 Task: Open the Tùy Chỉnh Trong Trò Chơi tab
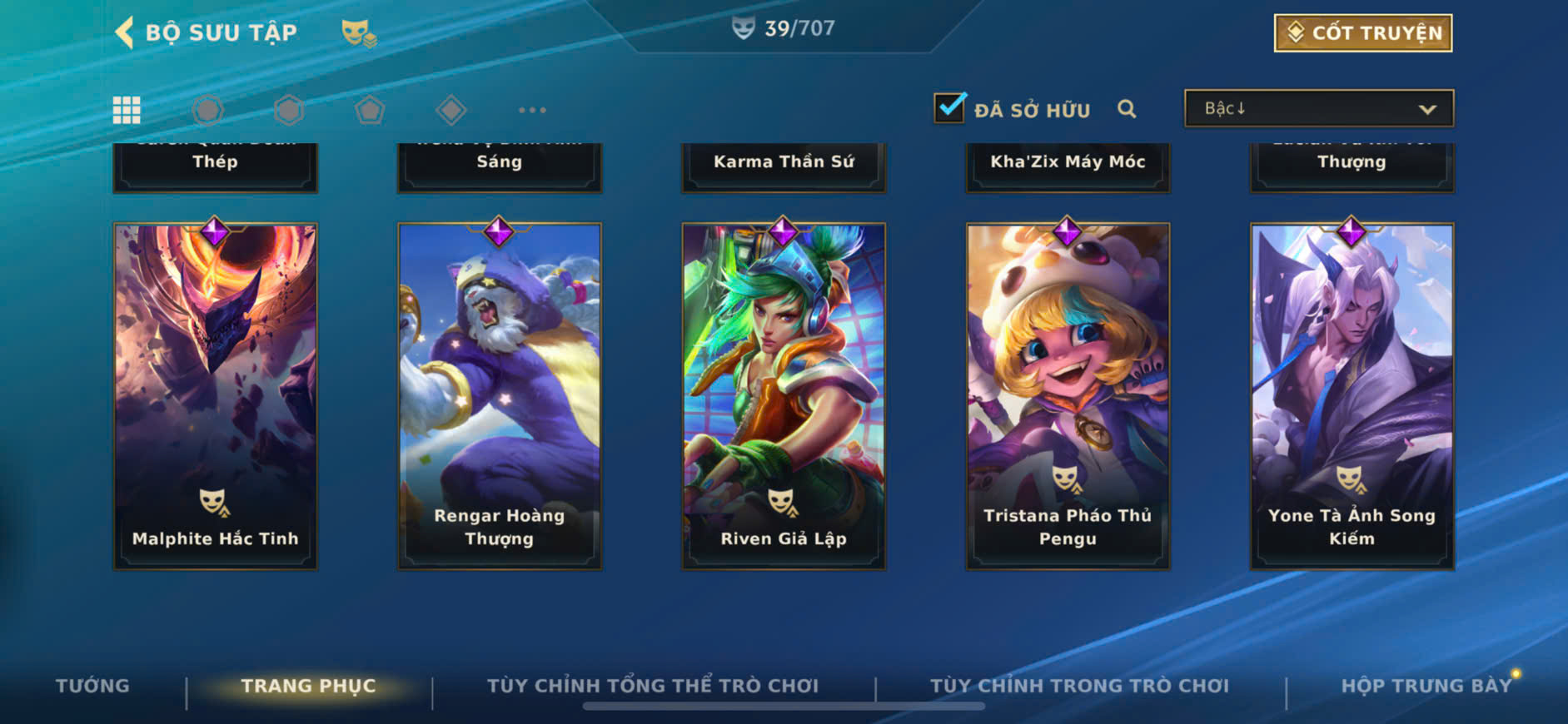[1079, 686]
